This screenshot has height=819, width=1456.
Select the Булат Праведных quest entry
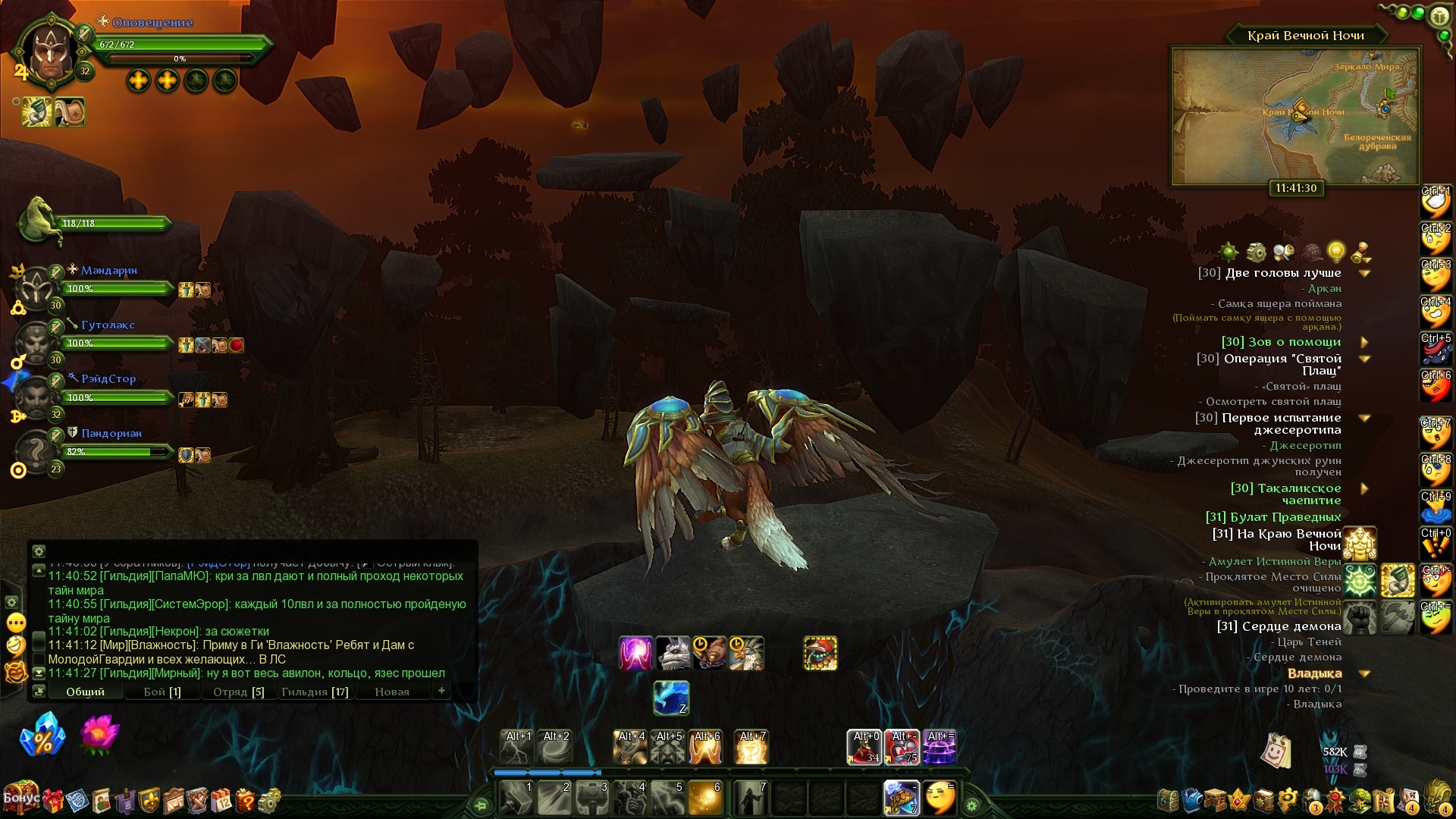click(1272, 517)
